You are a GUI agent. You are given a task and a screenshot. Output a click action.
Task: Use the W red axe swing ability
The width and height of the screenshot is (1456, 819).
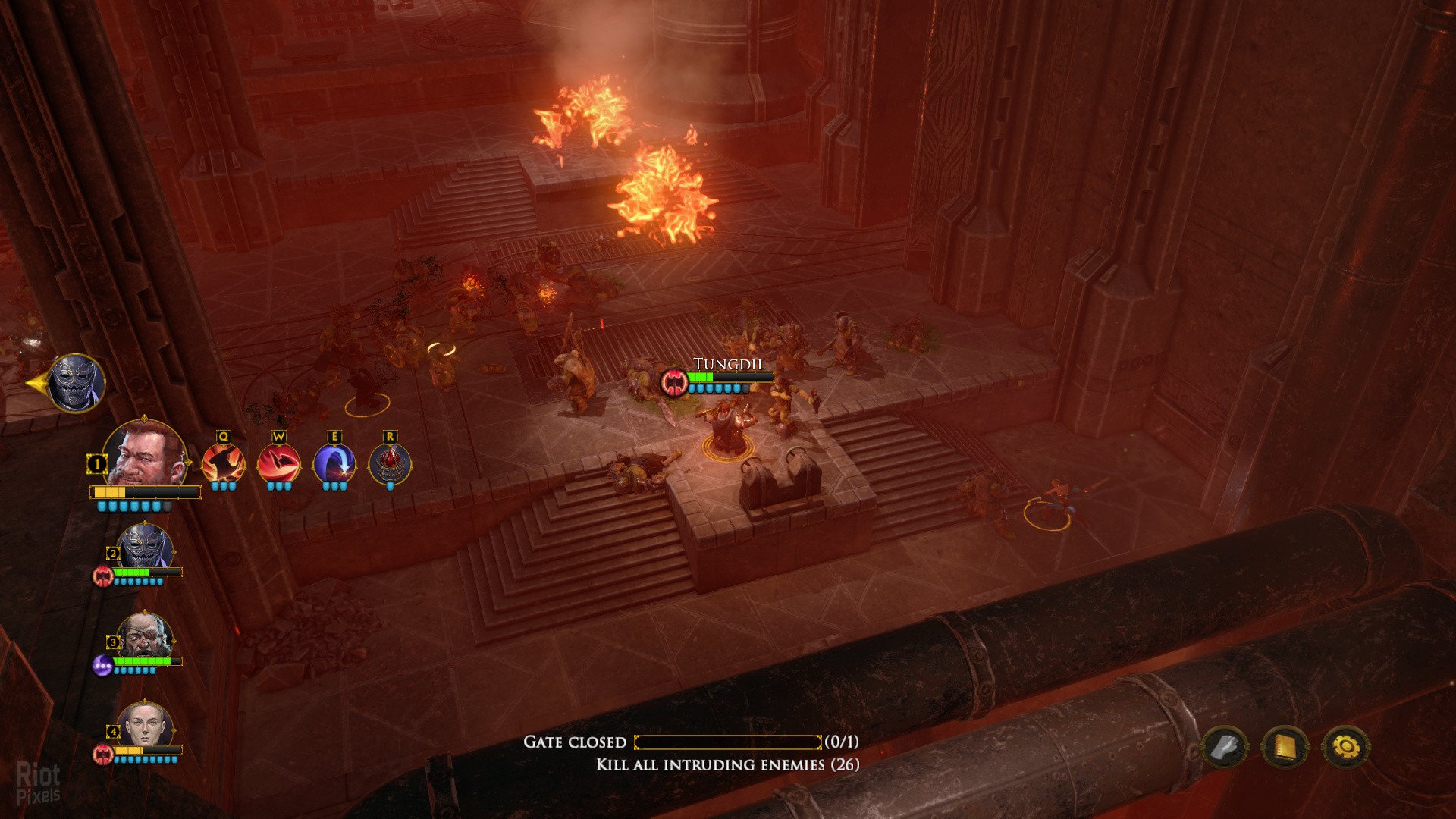pyautogui.click(x=278, y=463)
